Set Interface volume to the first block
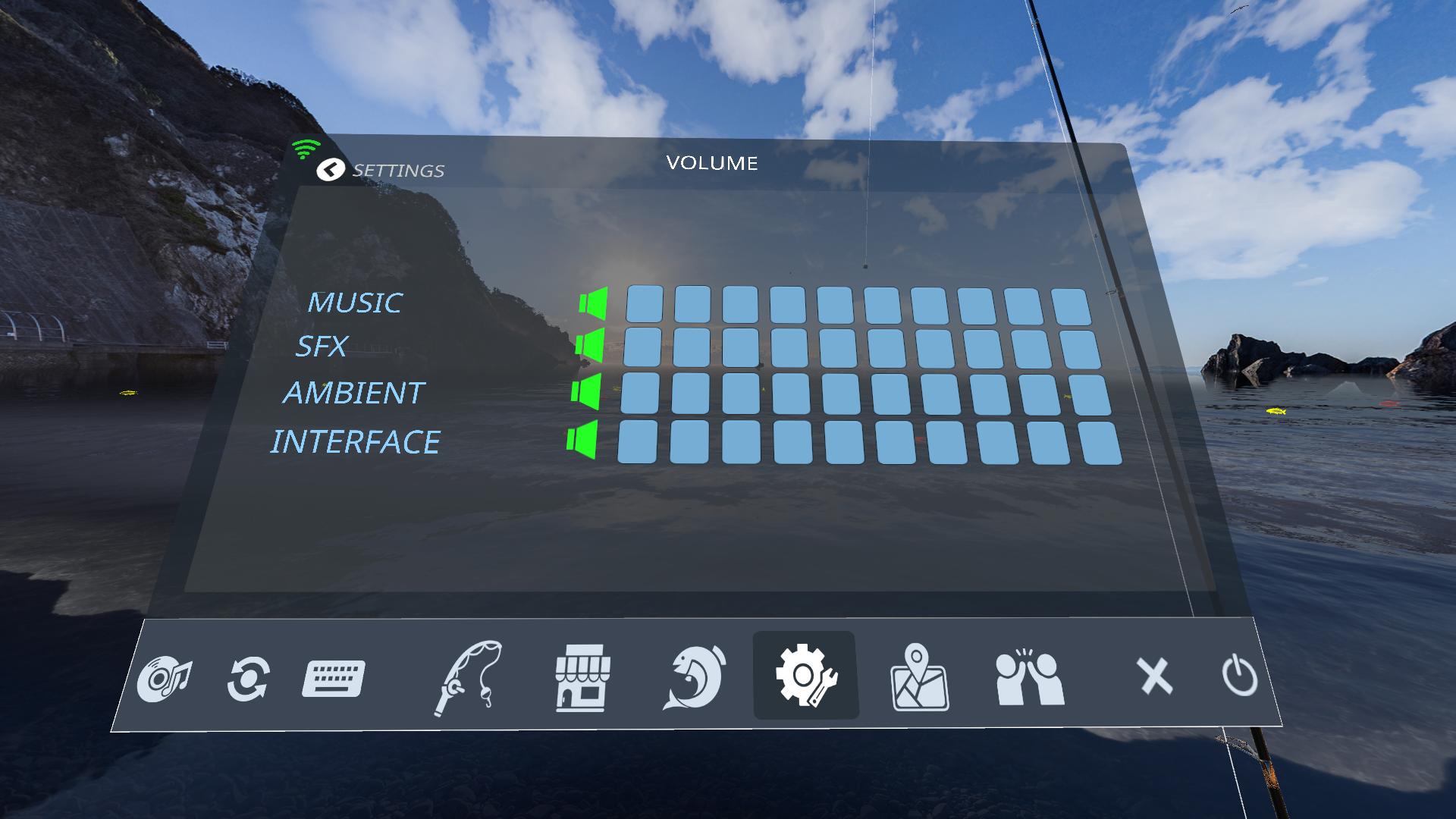The image size is (1456, 819). [637, 442]
